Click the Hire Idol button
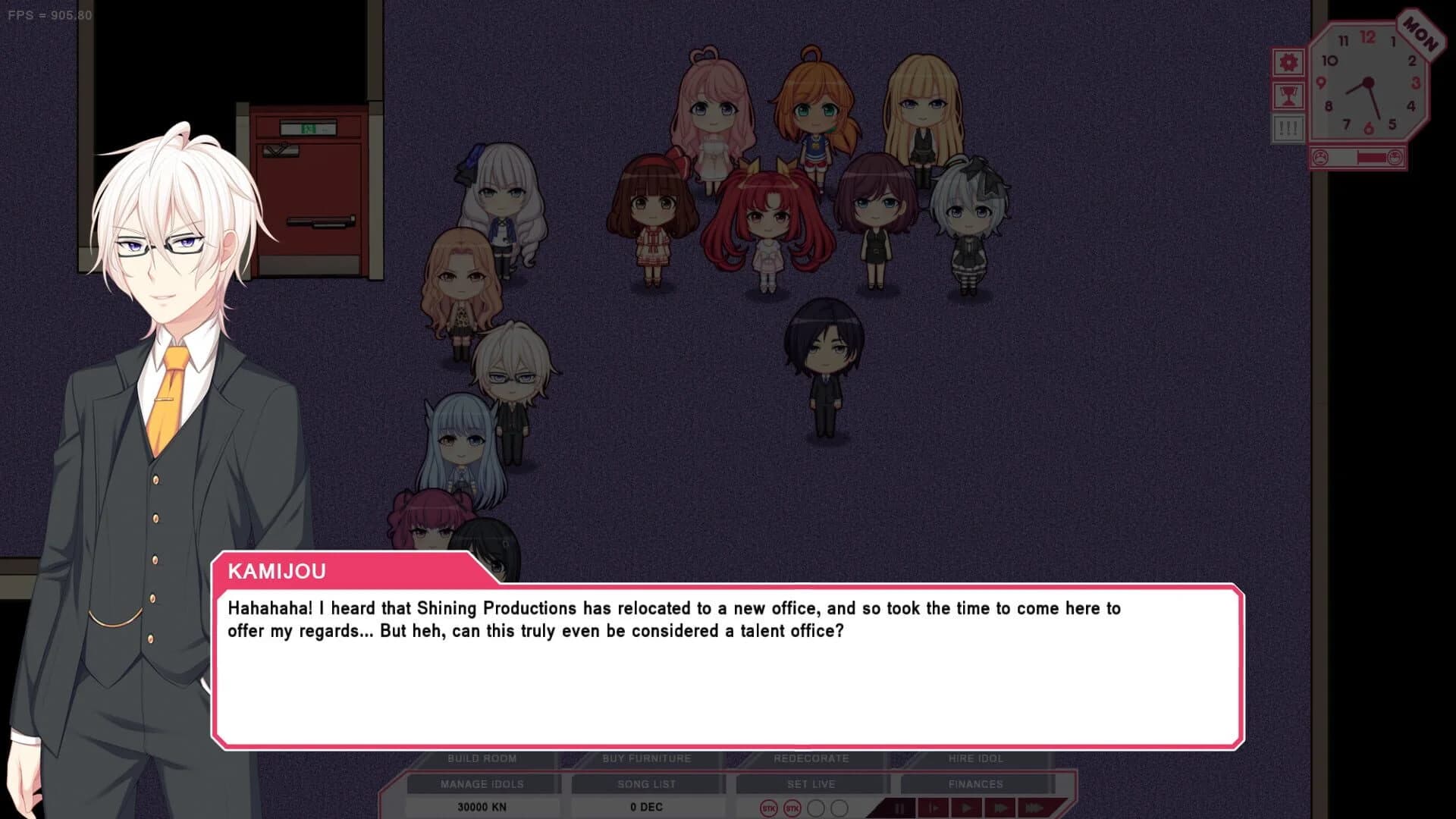Screen dimensions: 1456x819 pos(975,758)
